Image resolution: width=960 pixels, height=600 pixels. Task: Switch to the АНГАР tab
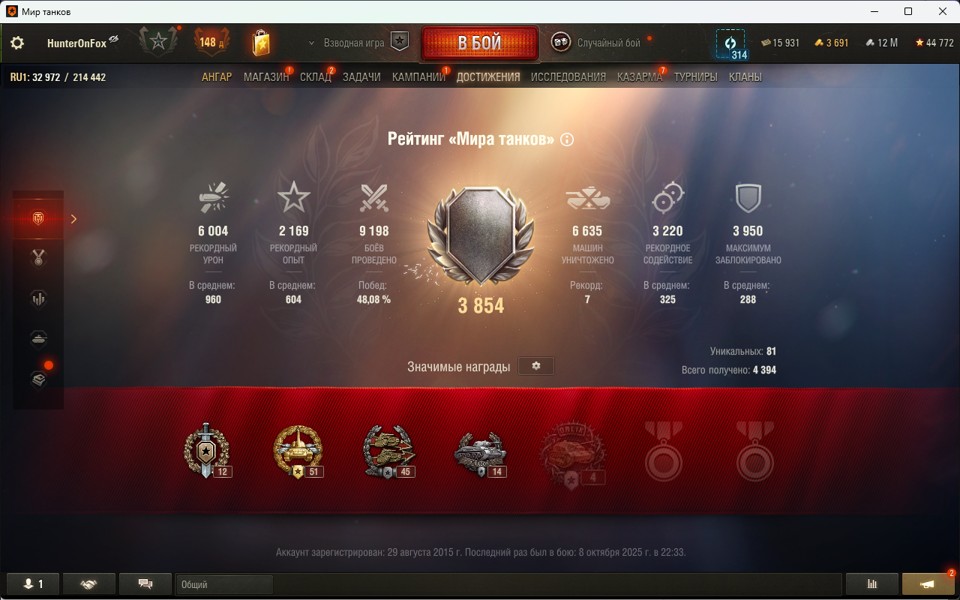pos(216,77)
